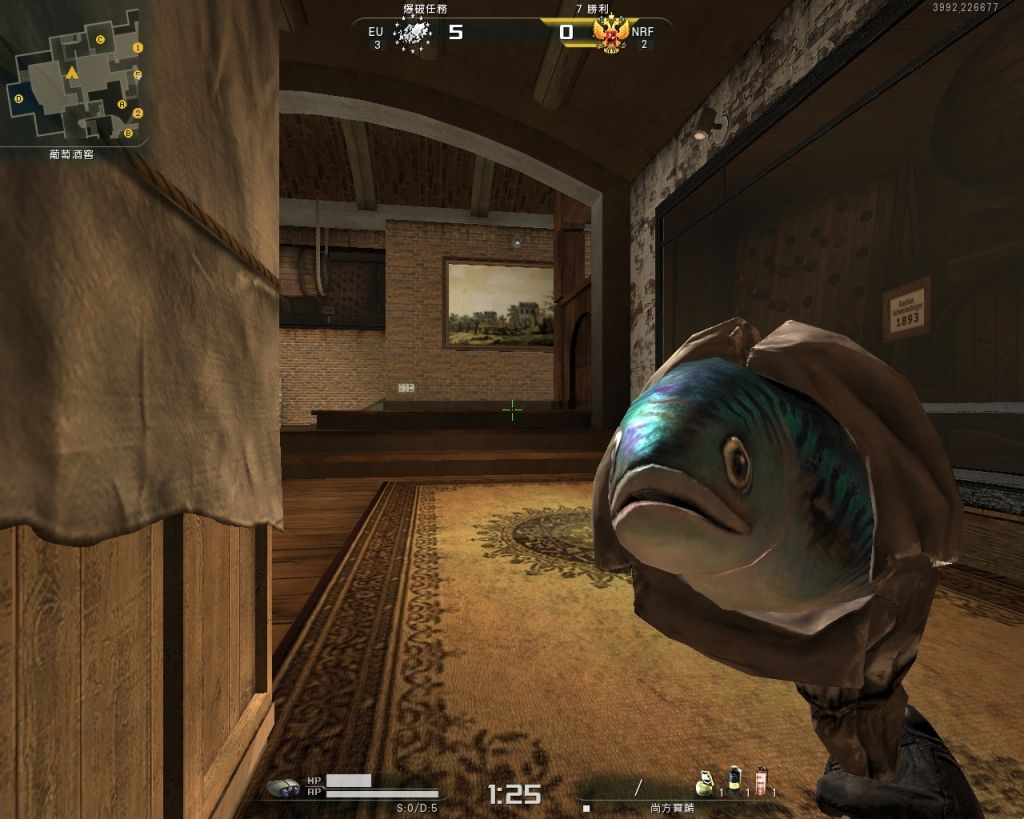Screen dimensions: 1024x819
Task: Choose the green frag grenade icon
Action: point(706,782)
